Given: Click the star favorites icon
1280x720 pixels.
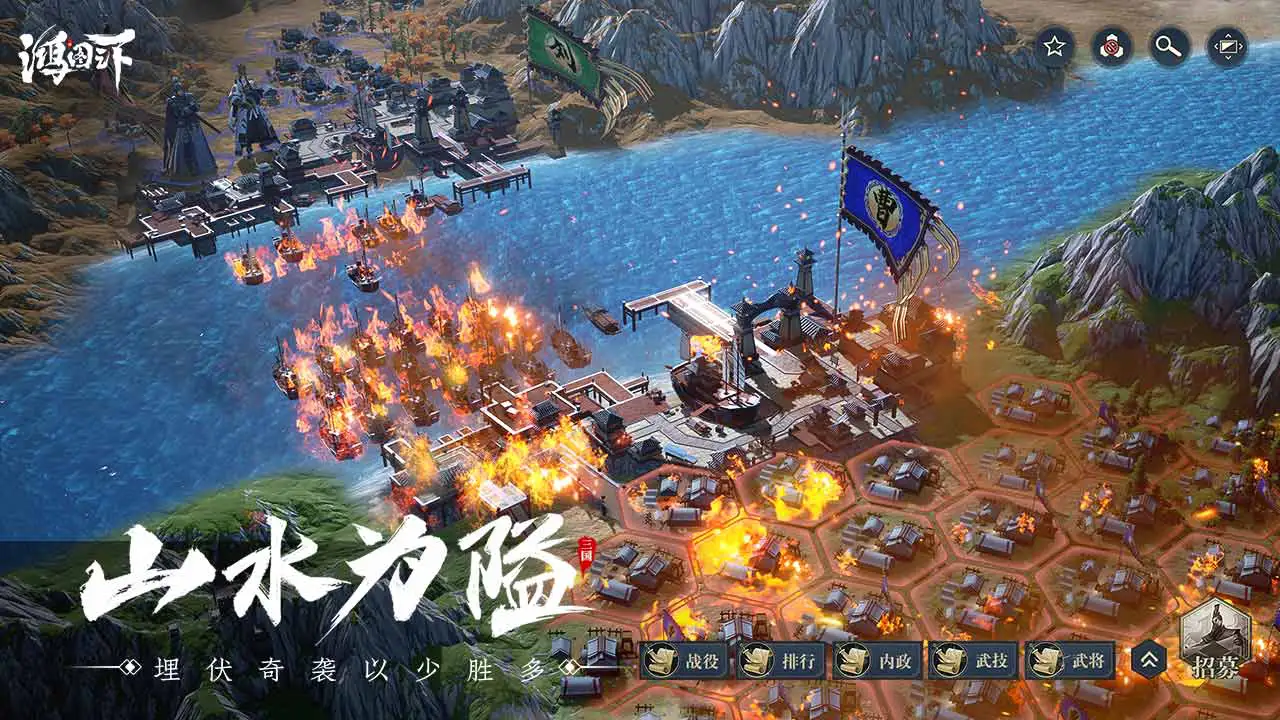Looking at the screenshot, I should point(1053,44).
